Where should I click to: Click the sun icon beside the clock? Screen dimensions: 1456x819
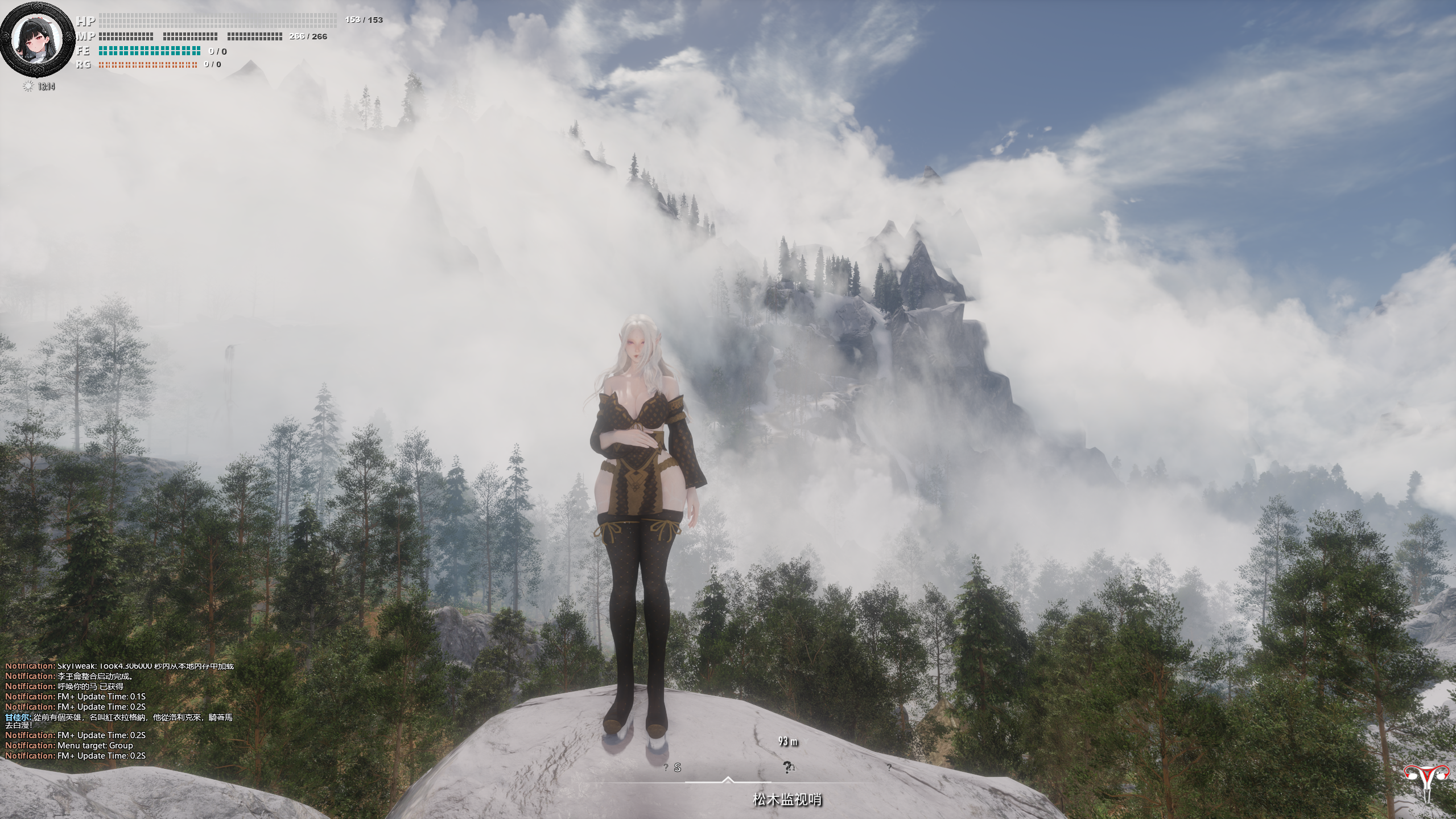(28, 87)
